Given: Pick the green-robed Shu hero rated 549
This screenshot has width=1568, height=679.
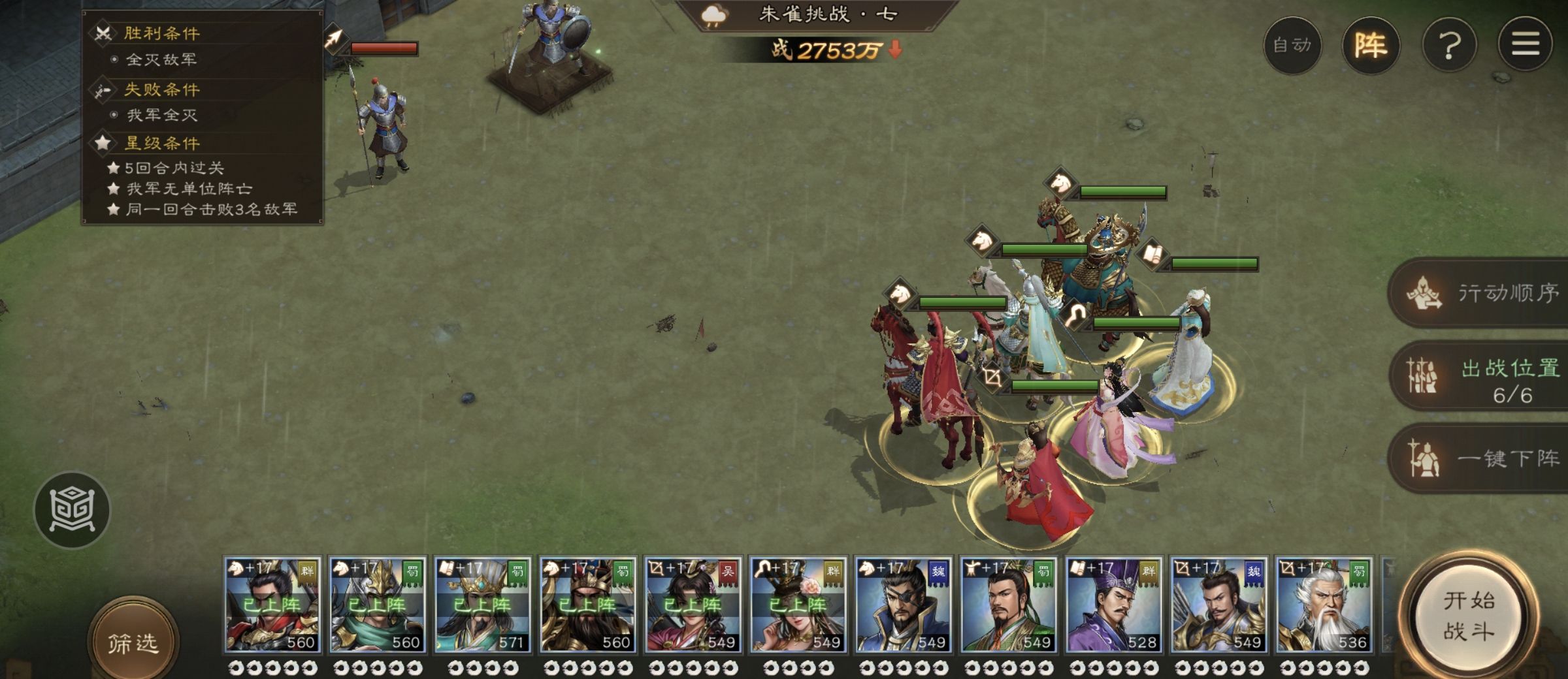Looking at the screenshot, I should point(1009,605).
